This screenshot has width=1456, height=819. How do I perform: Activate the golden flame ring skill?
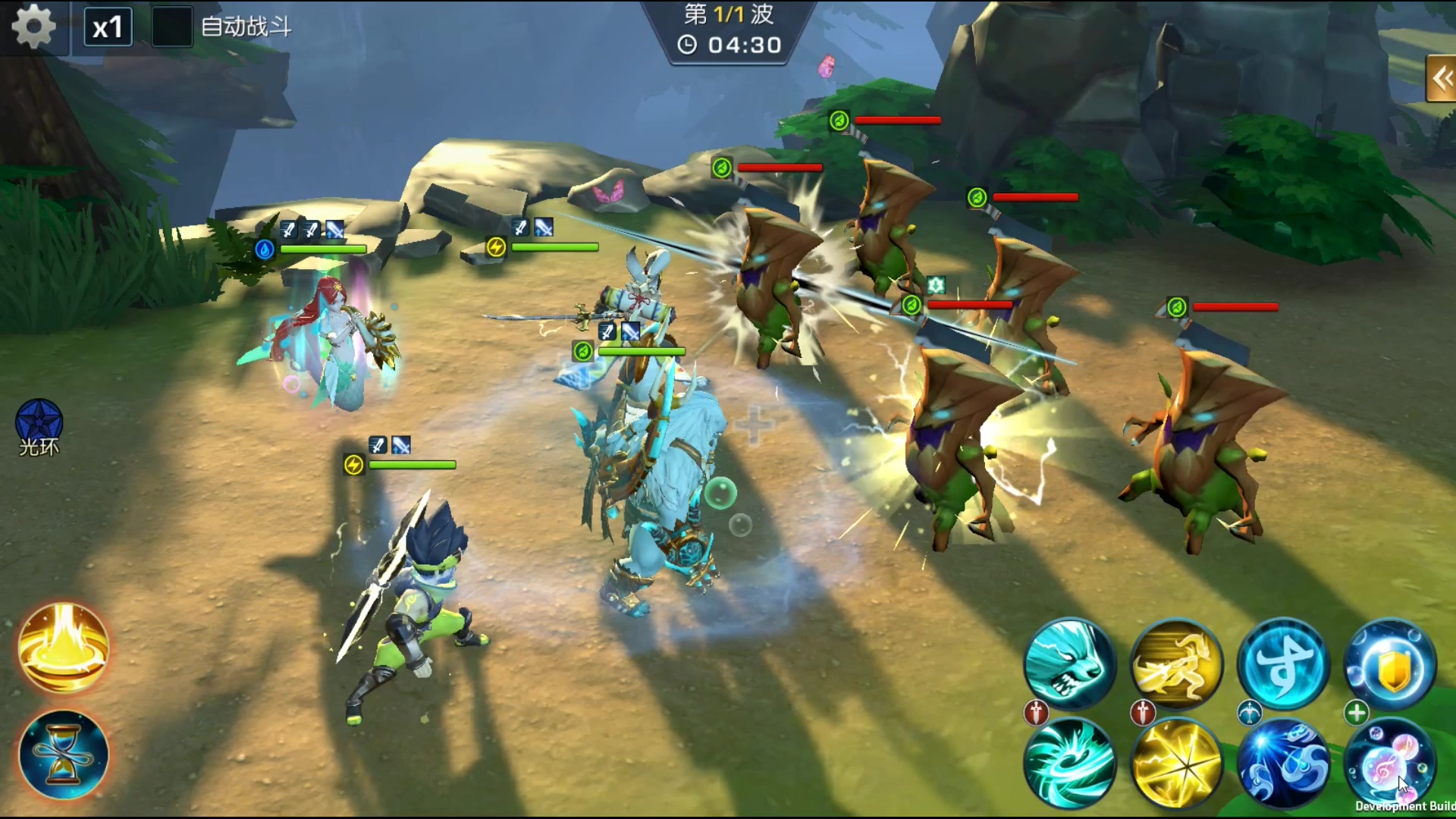click(x=64, y=648)
